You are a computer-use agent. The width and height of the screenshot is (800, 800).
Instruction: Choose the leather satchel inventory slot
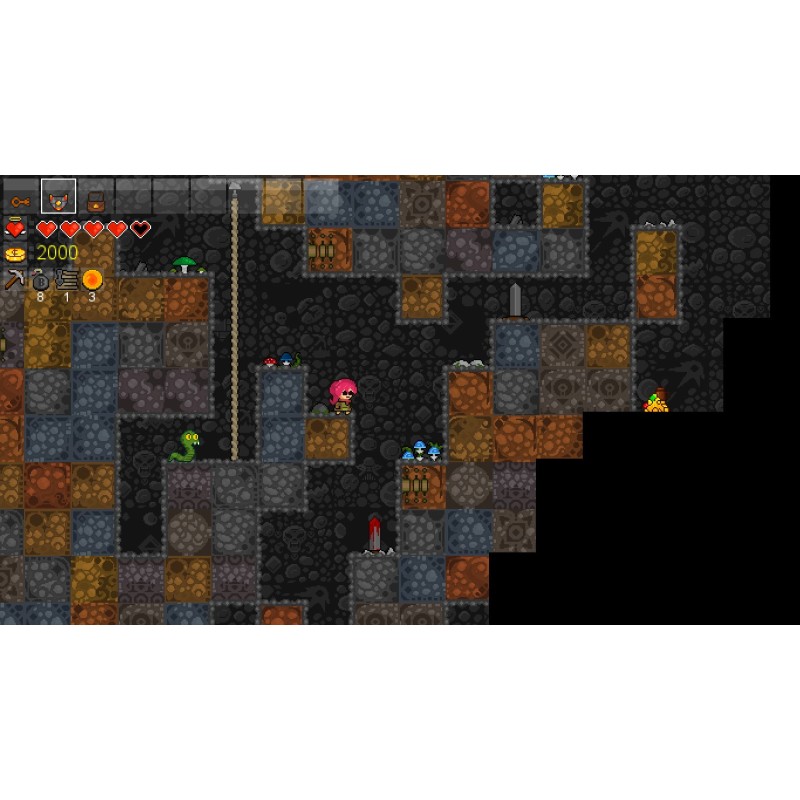tap(95, 198)
